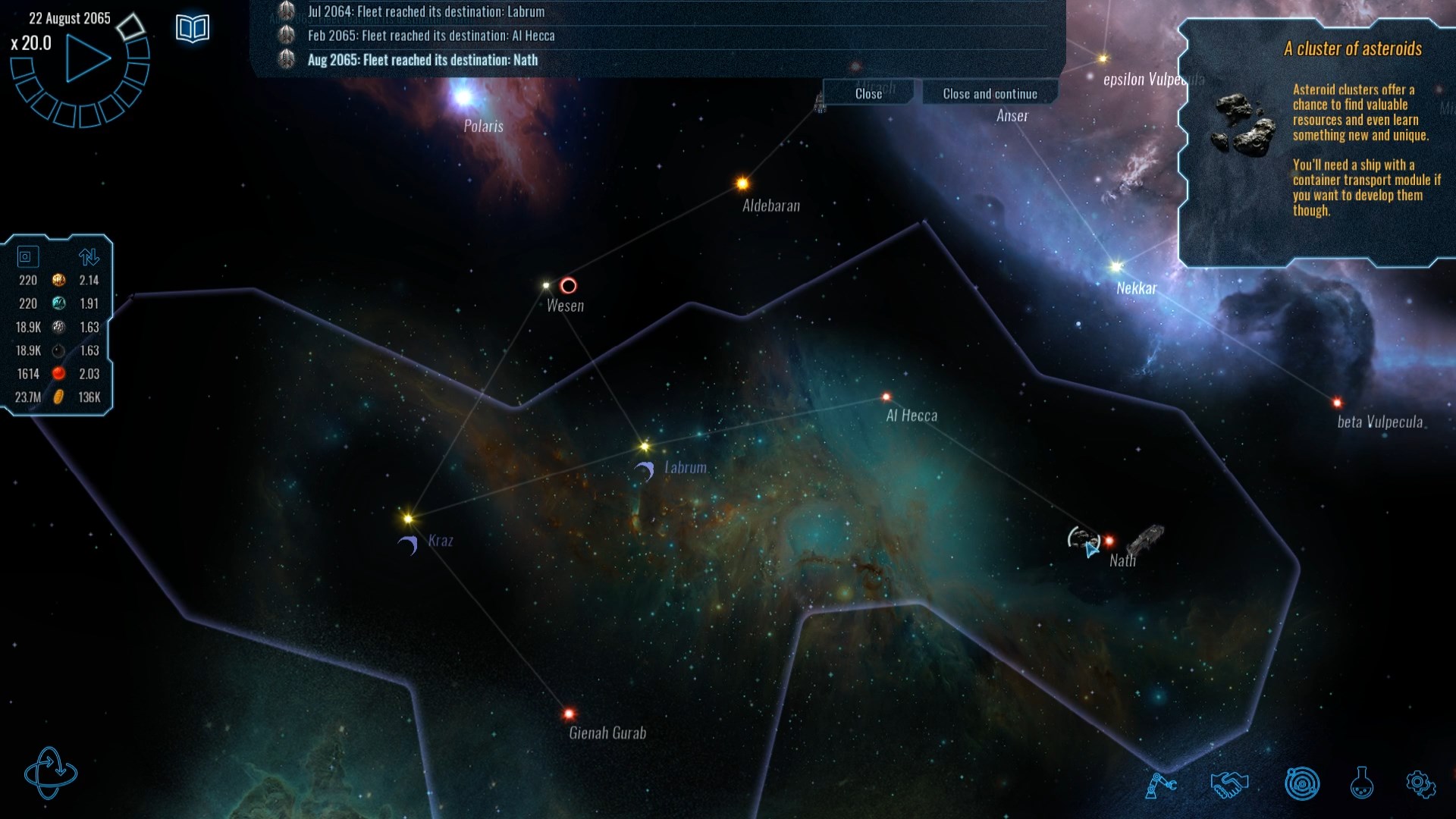Screen dimensions: 1456x819
Task: Open the research flask icon
Action: (1361, 784)
